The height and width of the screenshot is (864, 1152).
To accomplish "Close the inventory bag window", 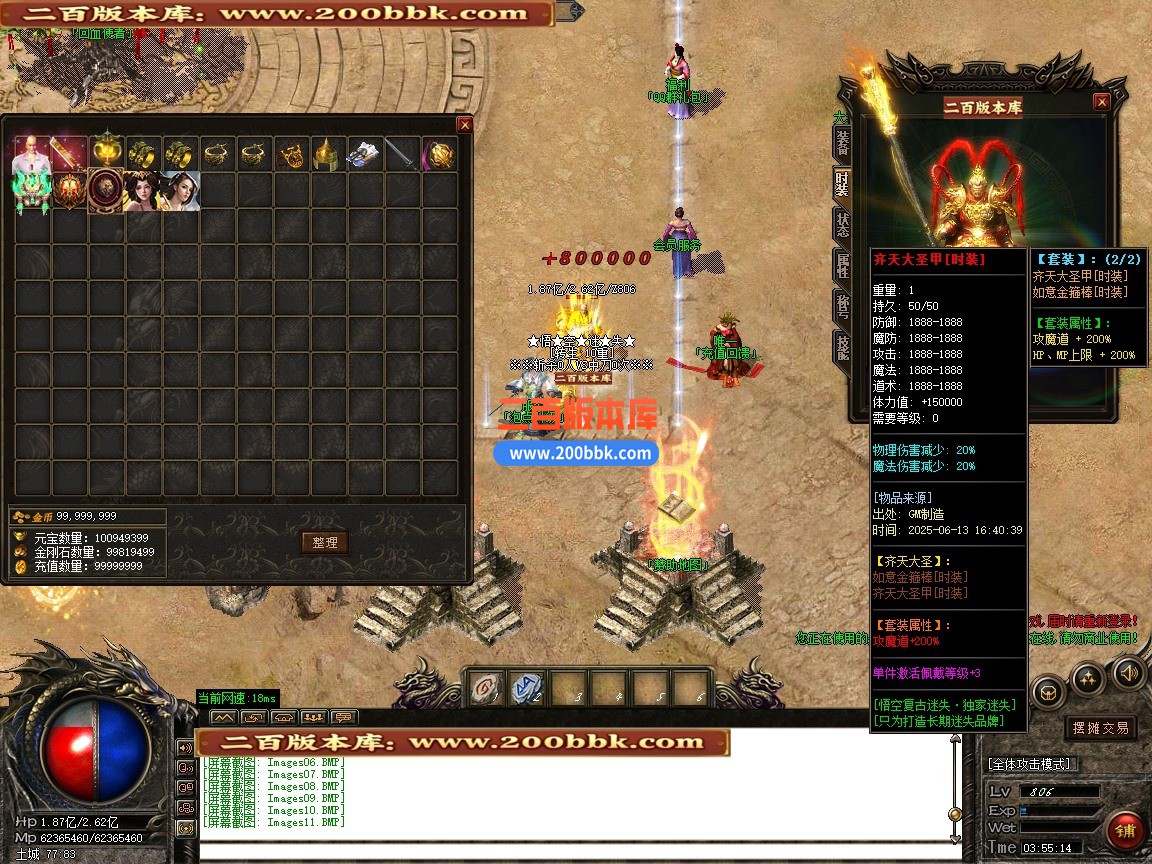I will click(x=464, y=125).
